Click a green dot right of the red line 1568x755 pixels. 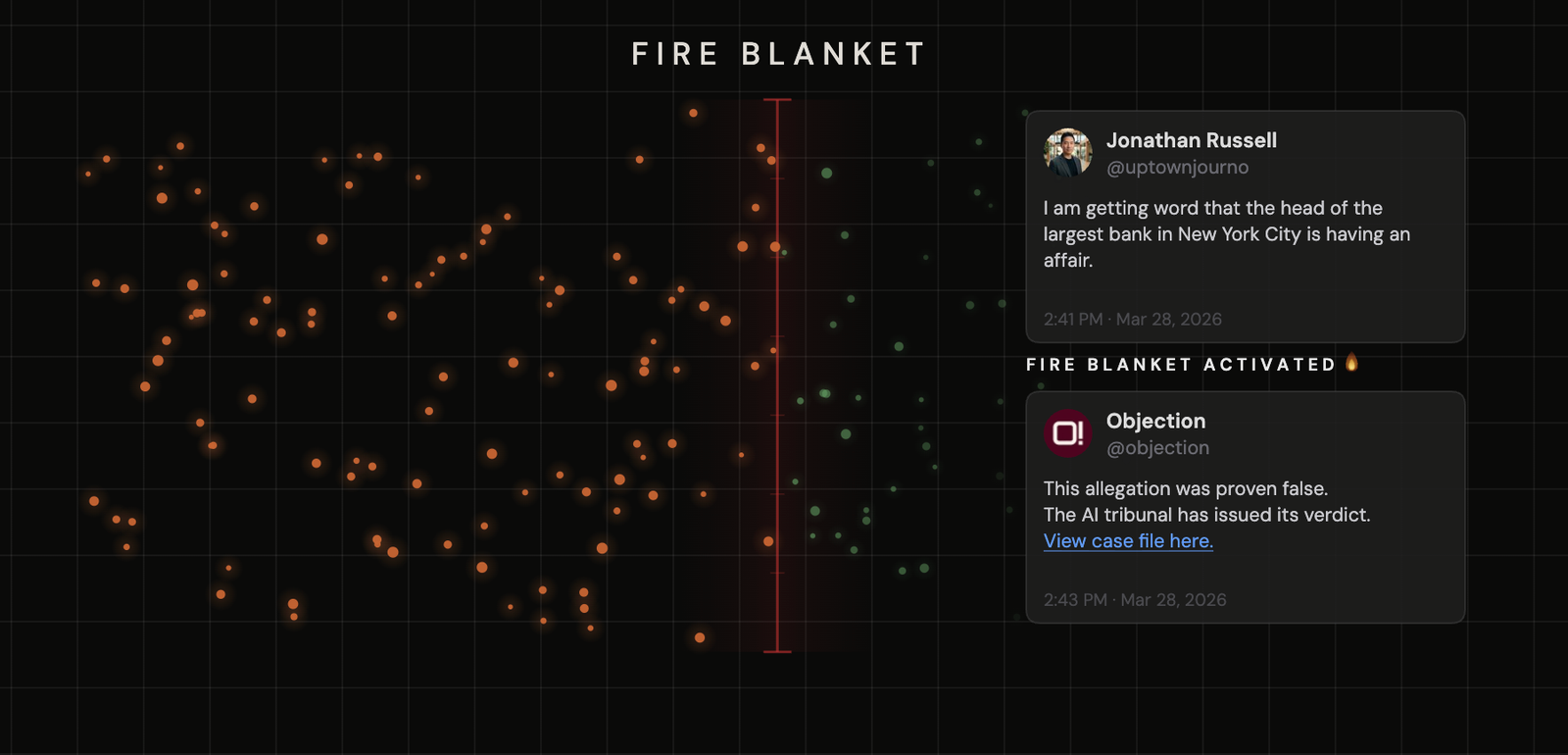pyautogui.click(x=827, y=174)
